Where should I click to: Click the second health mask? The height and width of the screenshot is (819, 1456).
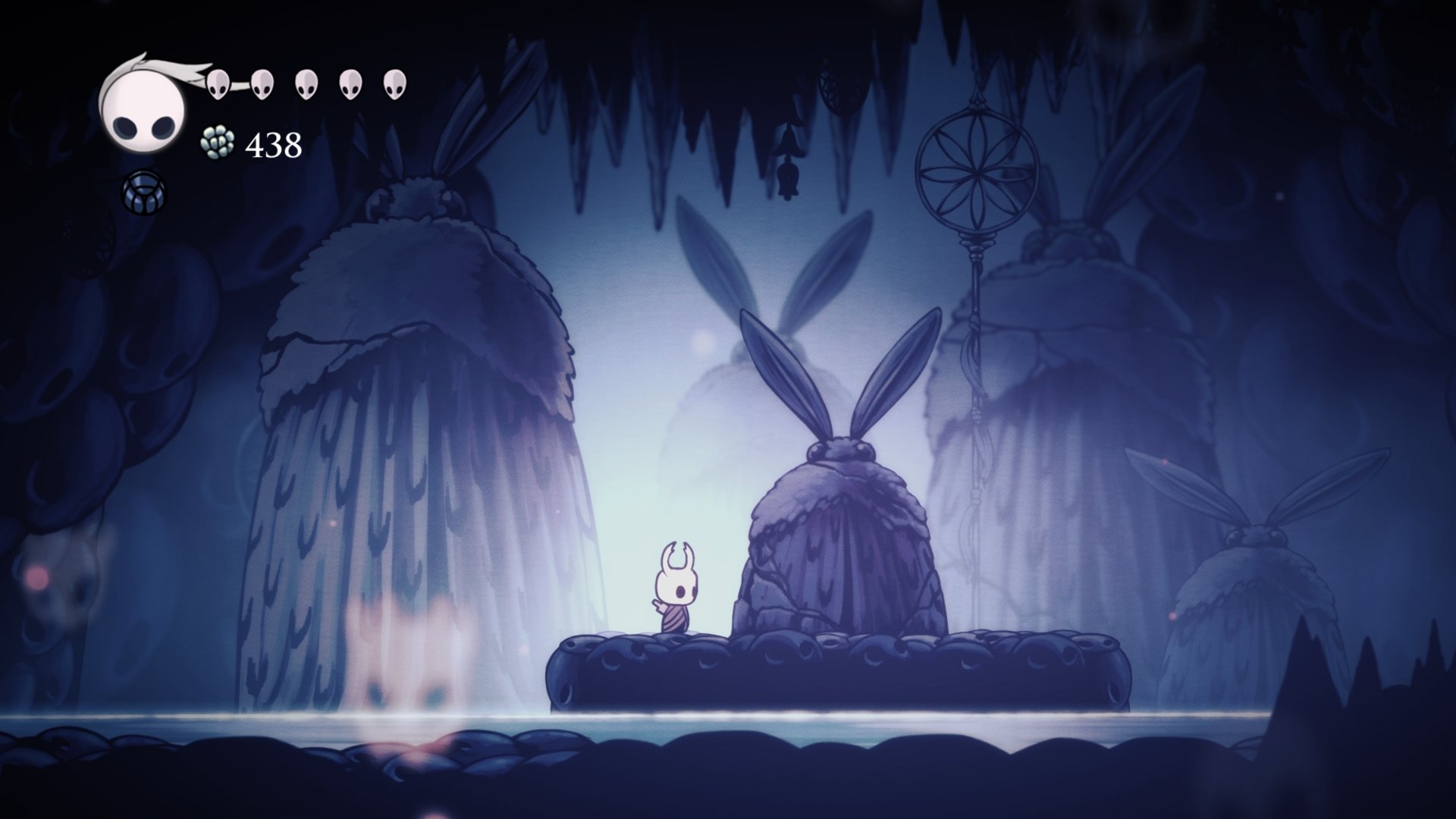[263, 86]
